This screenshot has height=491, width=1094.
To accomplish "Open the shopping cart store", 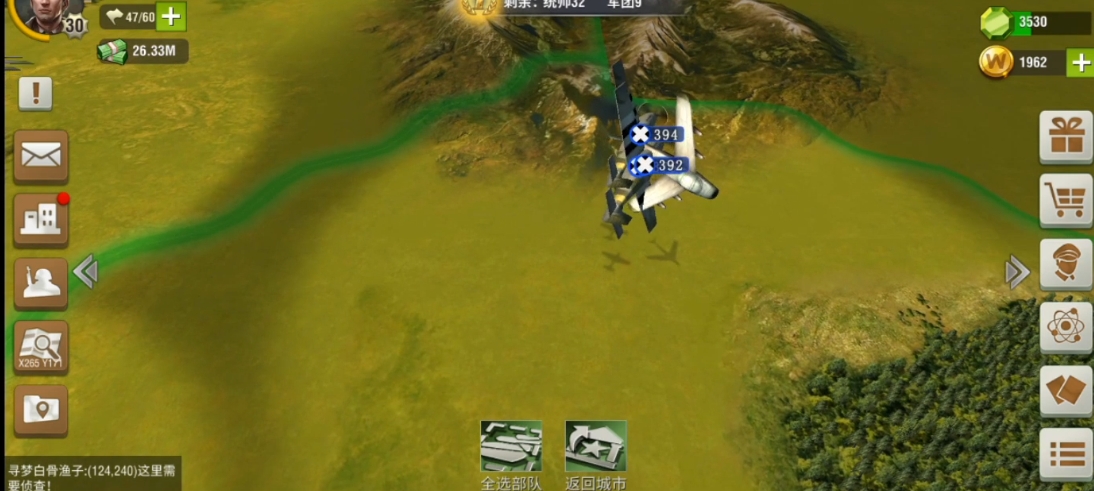I will point(1066,200).
